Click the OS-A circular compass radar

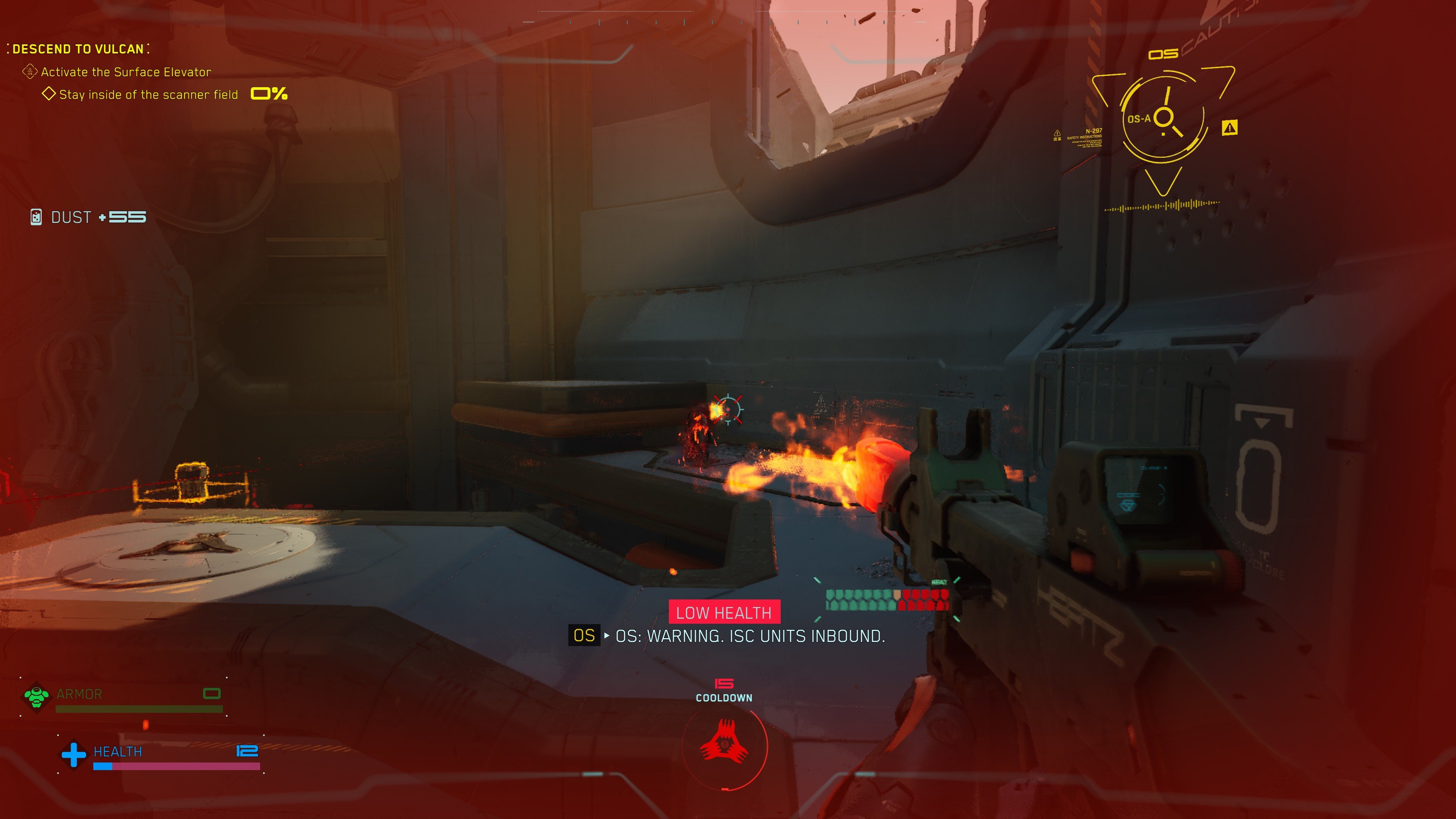1163,119
